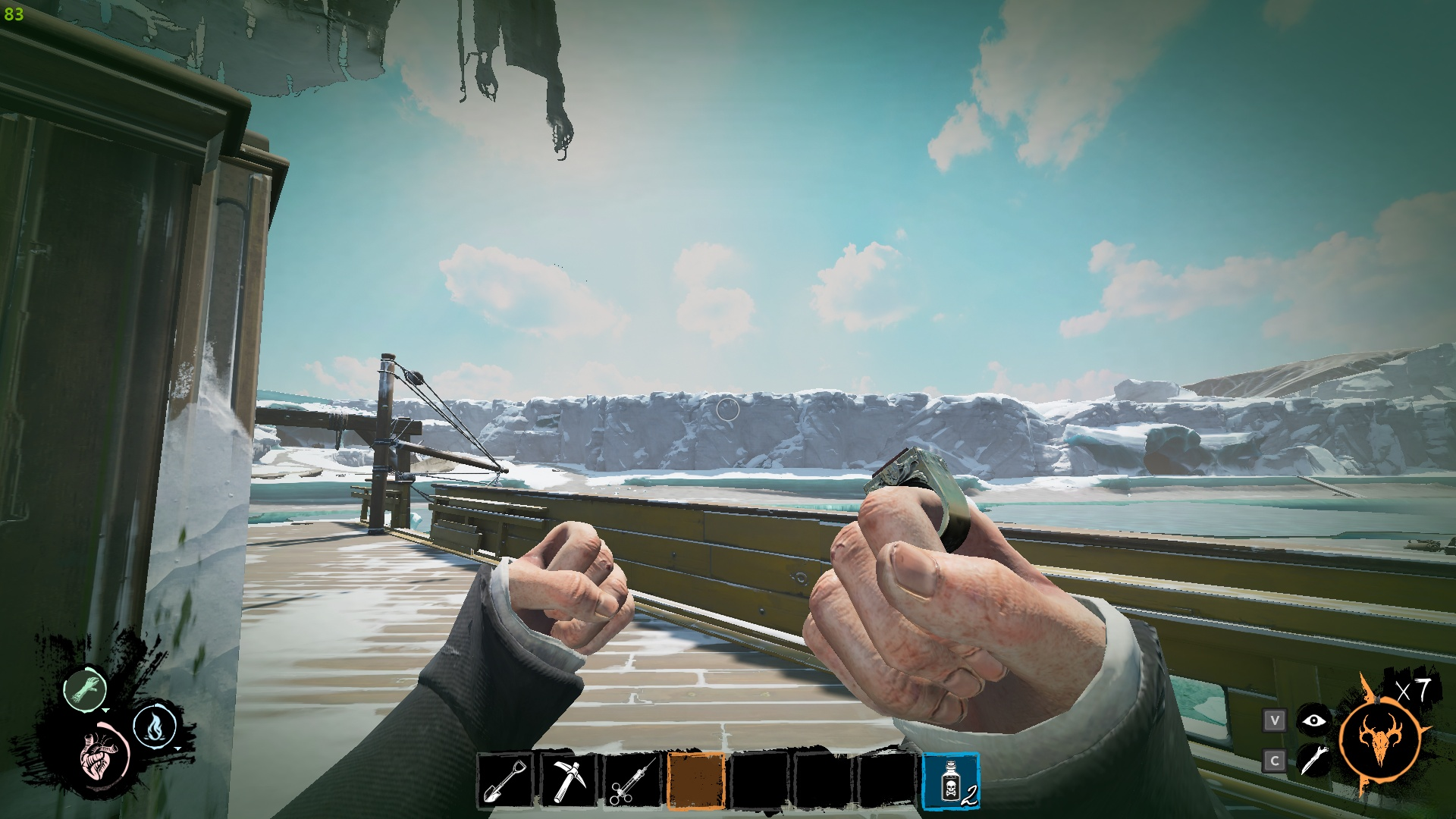Select the shovel hotbar slot
Viewport: 1456px width, 819px height.
(x=506, y=780)
